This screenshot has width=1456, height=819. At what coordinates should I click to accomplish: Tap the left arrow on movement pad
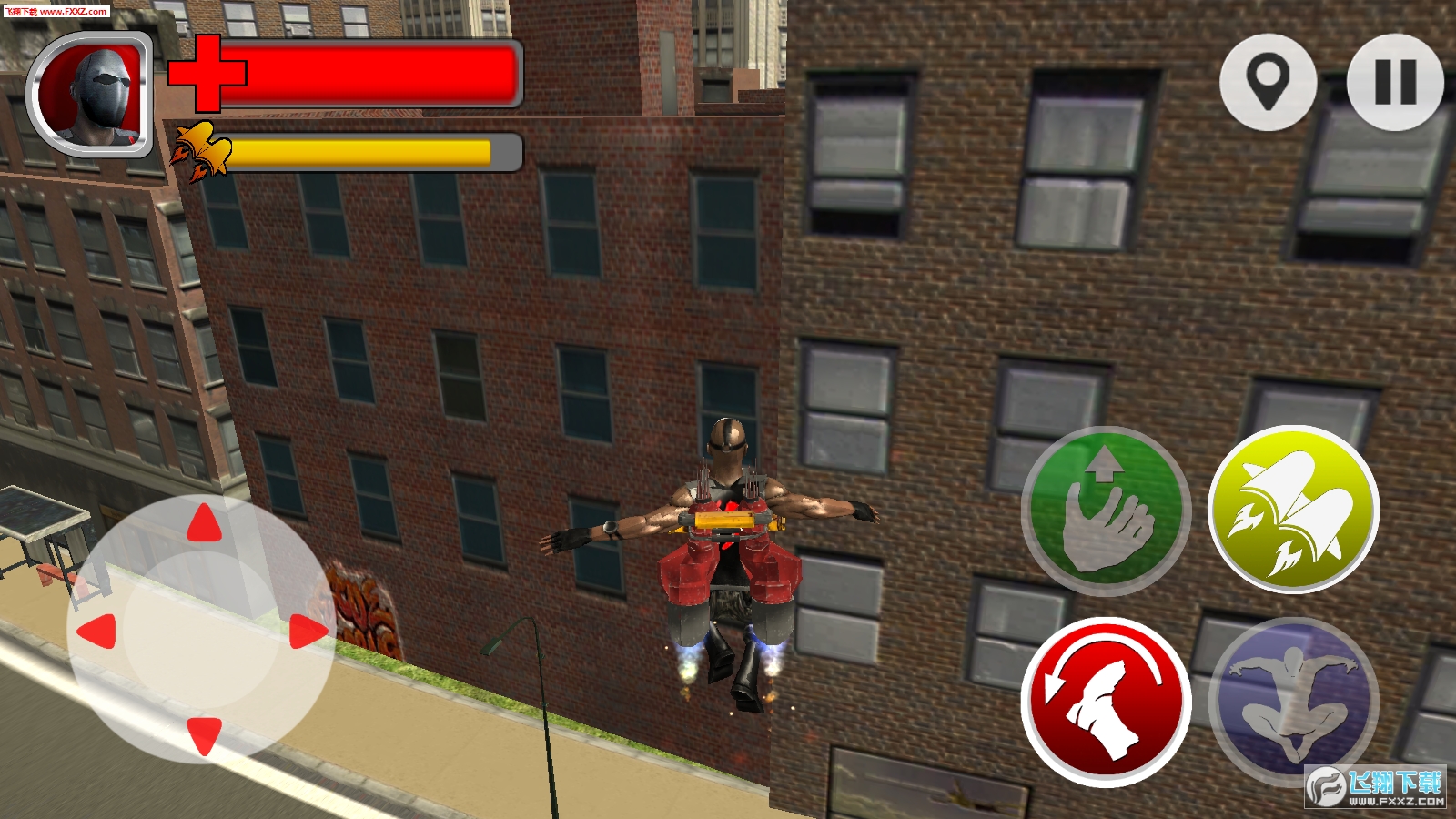97,631
